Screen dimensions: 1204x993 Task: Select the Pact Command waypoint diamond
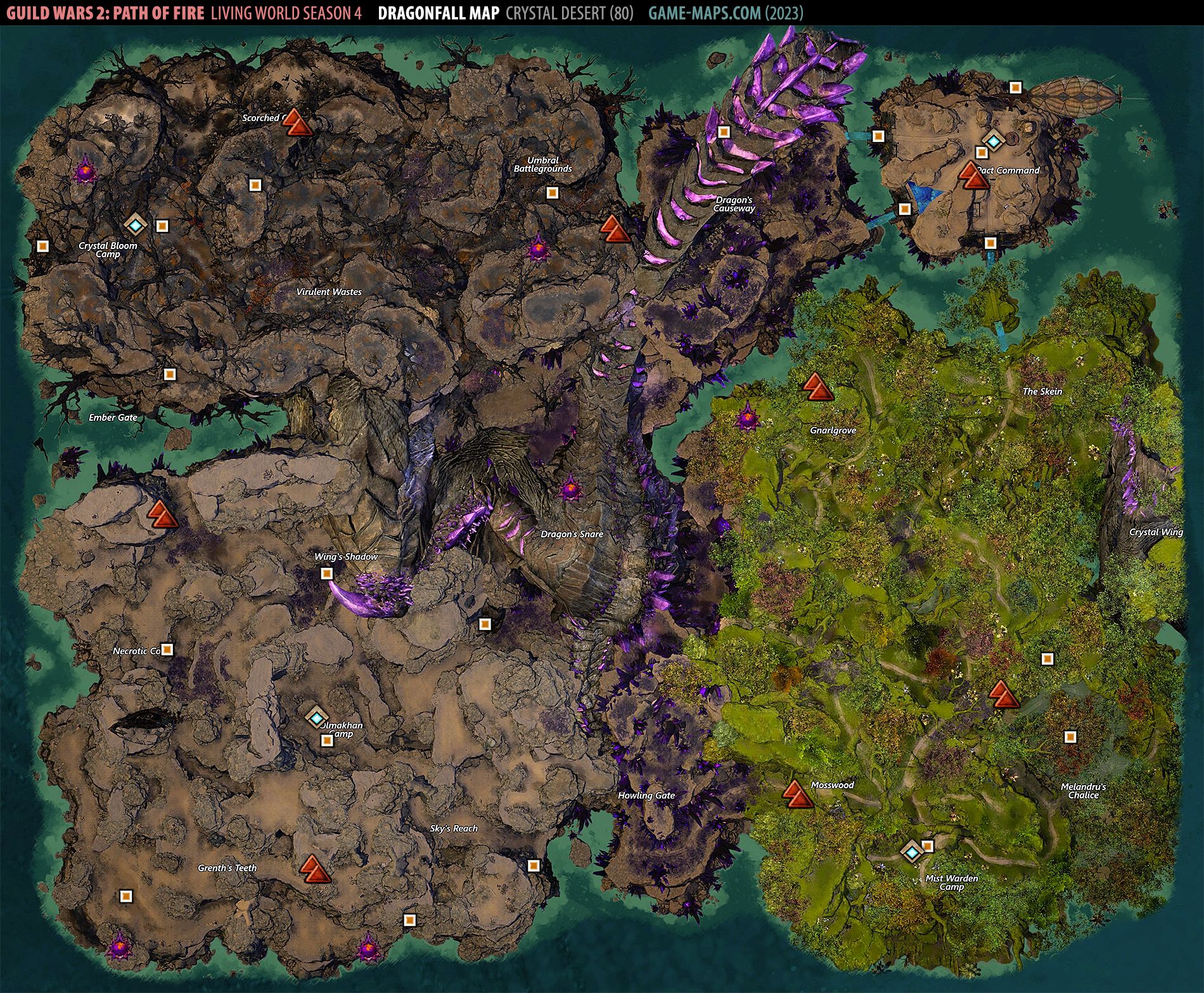pyautogui.click(x=993, y=141)
